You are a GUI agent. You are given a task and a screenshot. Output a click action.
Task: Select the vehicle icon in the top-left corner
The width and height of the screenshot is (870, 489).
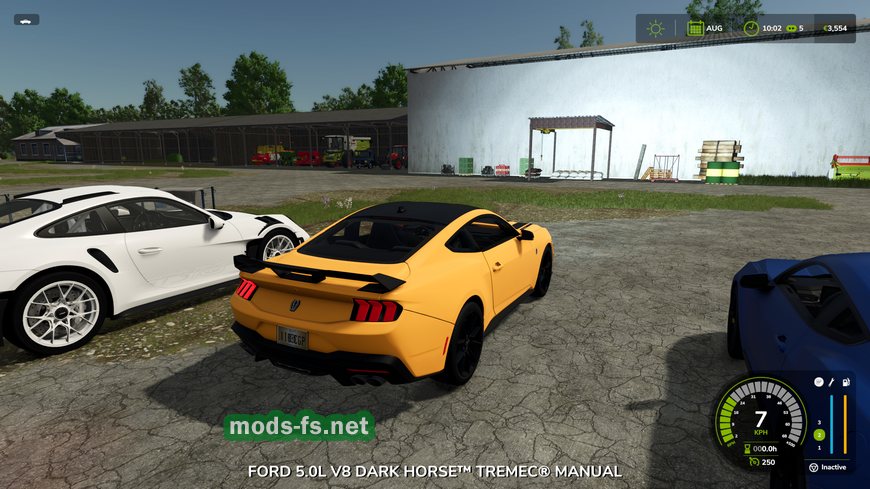point(26,19)
